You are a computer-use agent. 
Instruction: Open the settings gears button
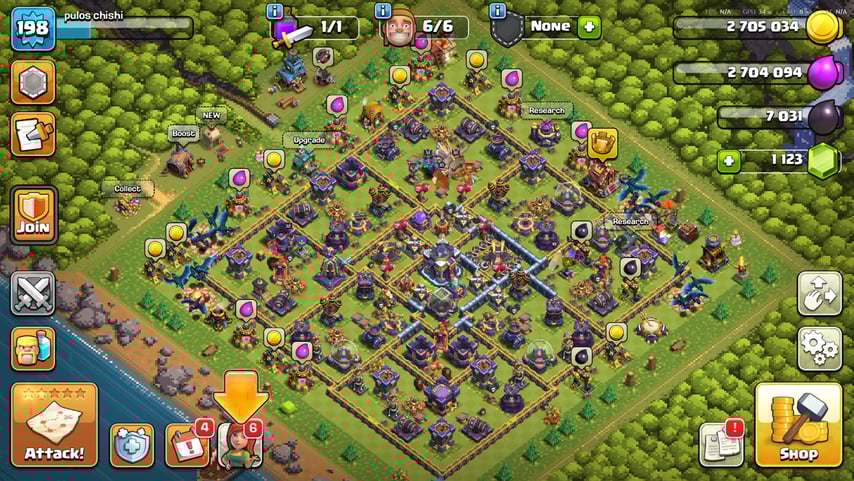819,348
